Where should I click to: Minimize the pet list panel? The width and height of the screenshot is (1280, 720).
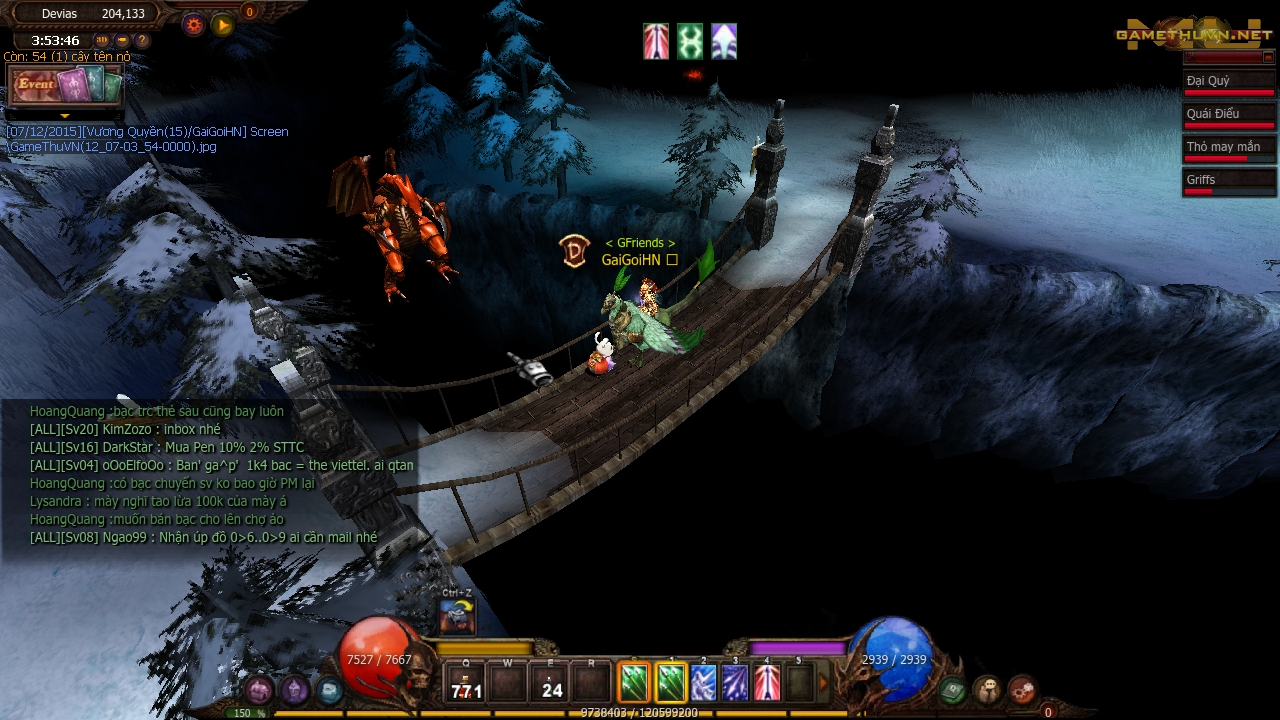[x=1268, y=58]
